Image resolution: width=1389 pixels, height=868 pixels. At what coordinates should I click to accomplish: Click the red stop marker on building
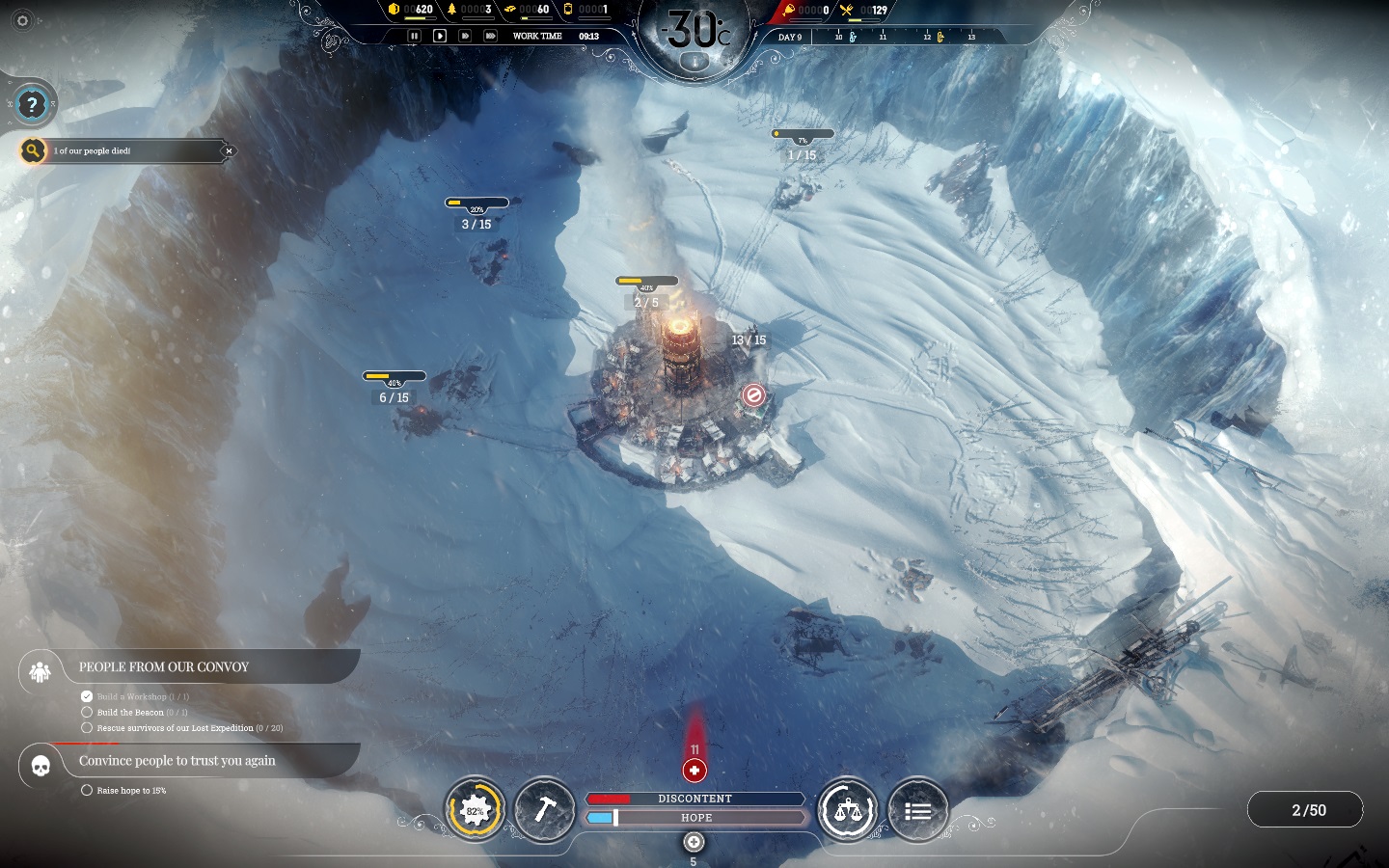(753, 394)
